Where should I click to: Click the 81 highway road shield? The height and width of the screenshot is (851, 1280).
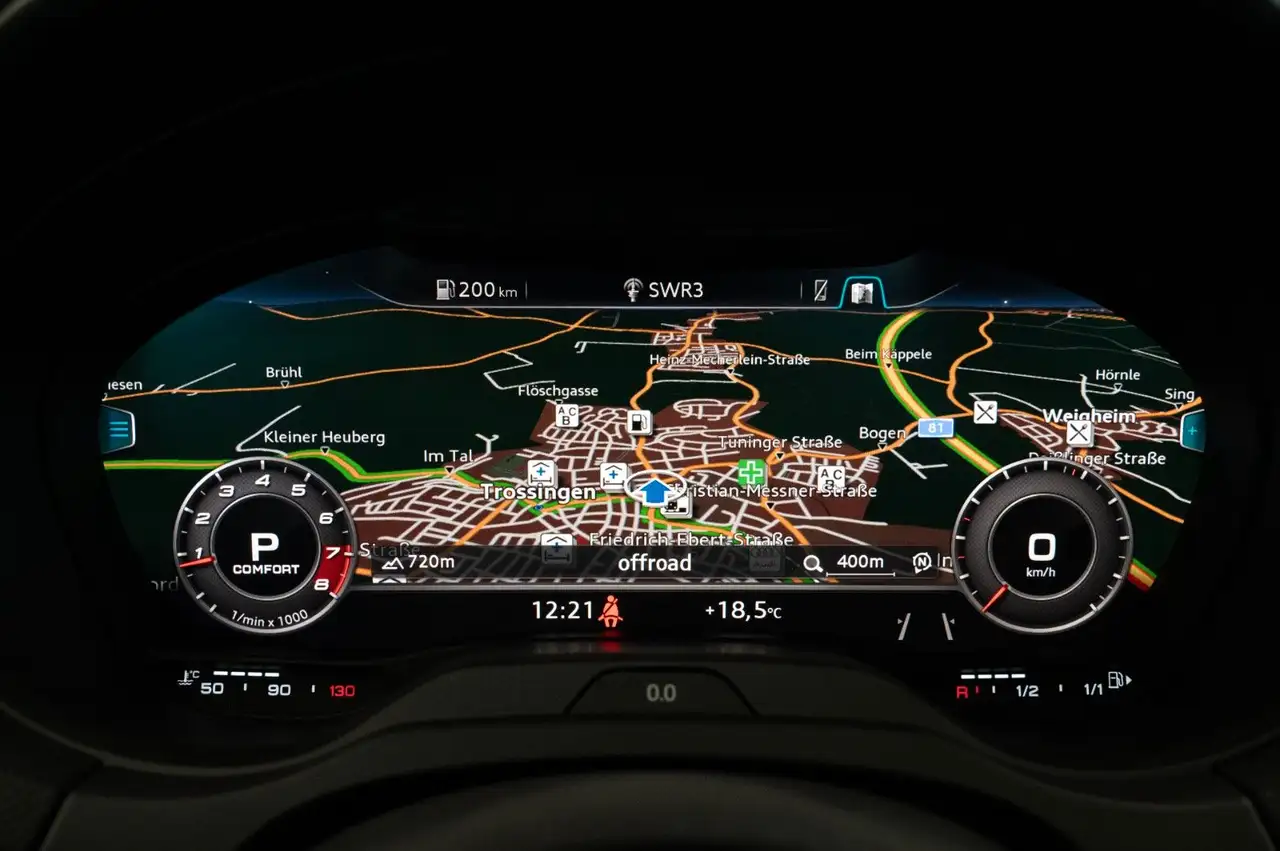point(936,428)
